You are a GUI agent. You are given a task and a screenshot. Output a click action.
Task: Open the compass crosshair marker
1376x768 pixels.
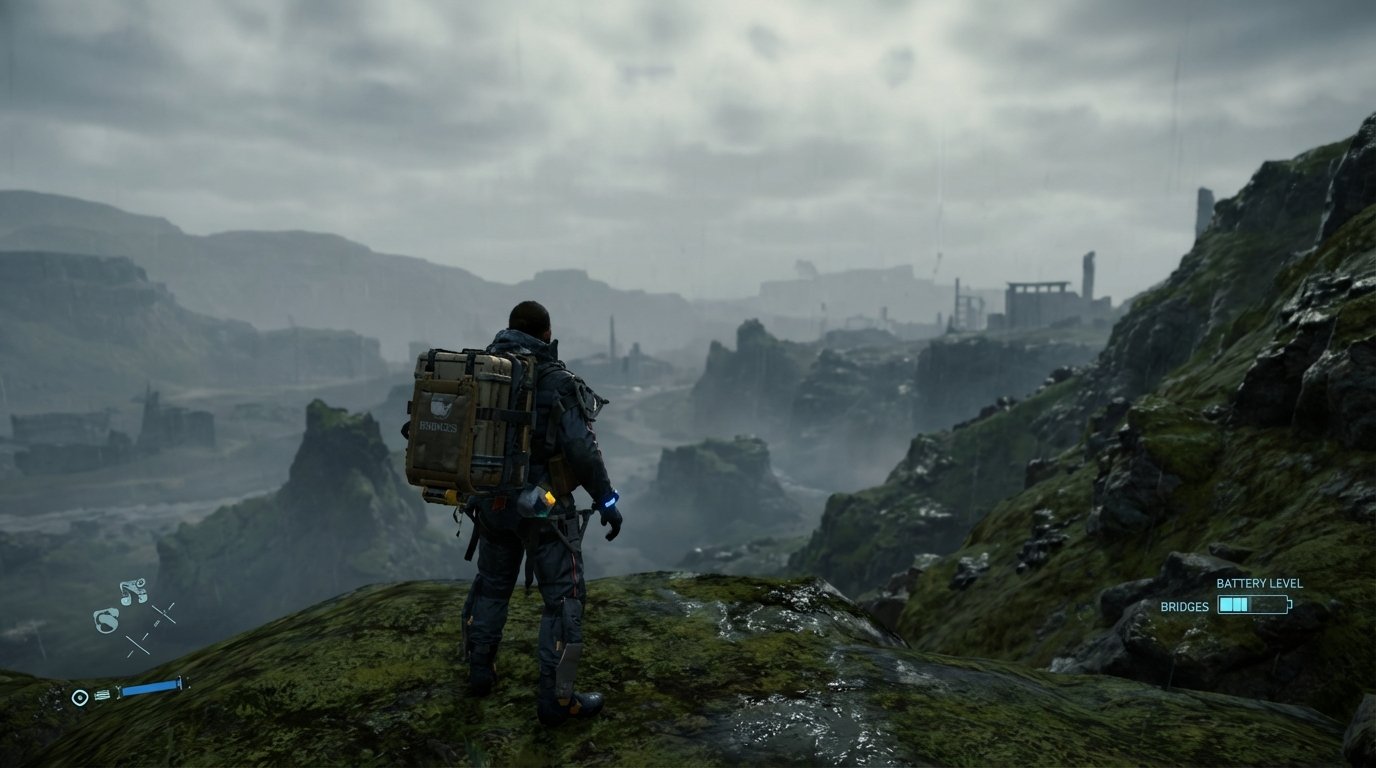pyautogui.click(x=162, y=612)
